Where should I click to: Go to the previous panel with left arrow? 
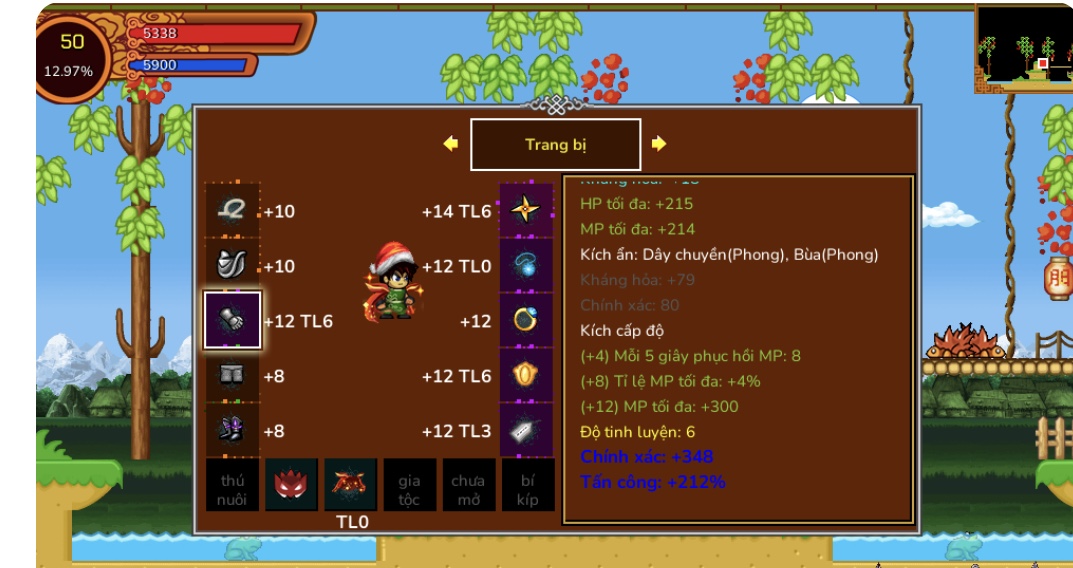click(x=450, y=144)
